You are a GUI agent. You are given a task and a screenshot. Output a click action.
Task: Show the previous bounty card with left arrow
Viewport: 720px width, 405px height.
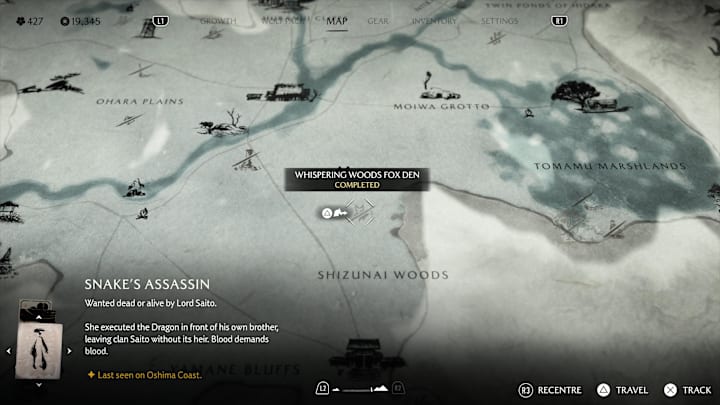(x=8, y=351)
